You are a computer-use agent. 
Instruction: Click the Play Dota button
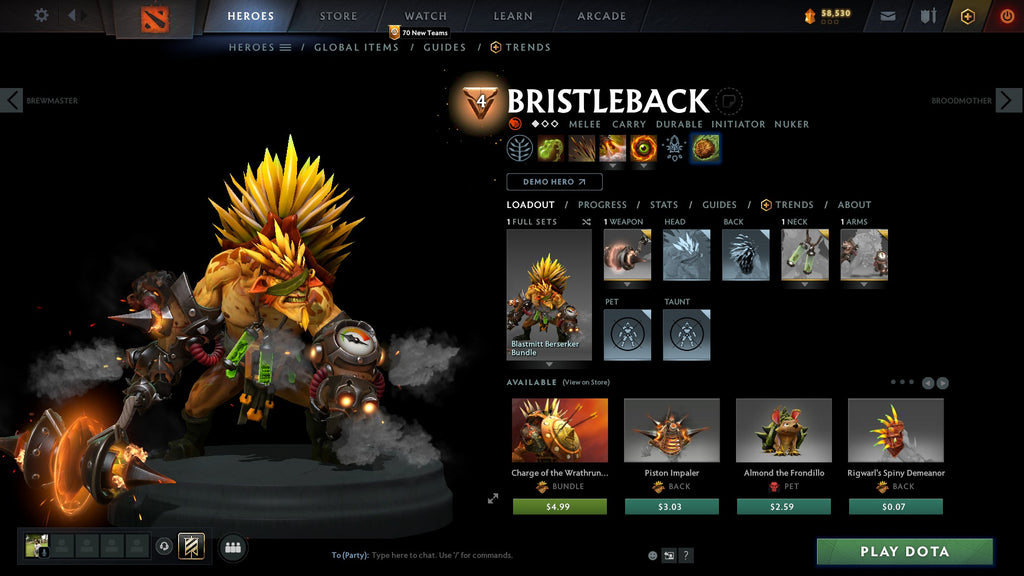pos(904,552)
